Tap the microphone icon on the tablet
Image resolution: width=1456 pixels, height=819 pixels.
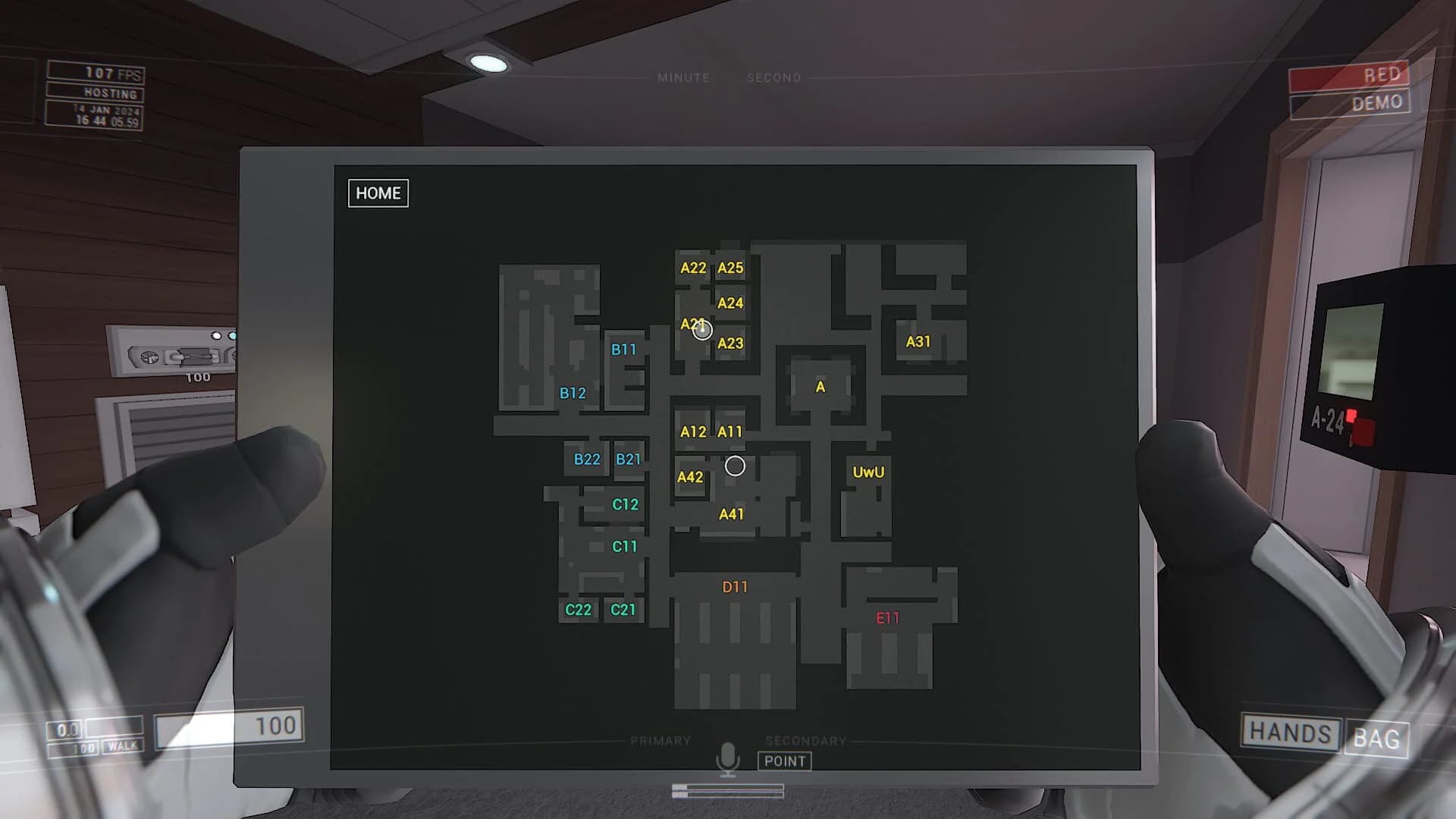pos(729,758)
